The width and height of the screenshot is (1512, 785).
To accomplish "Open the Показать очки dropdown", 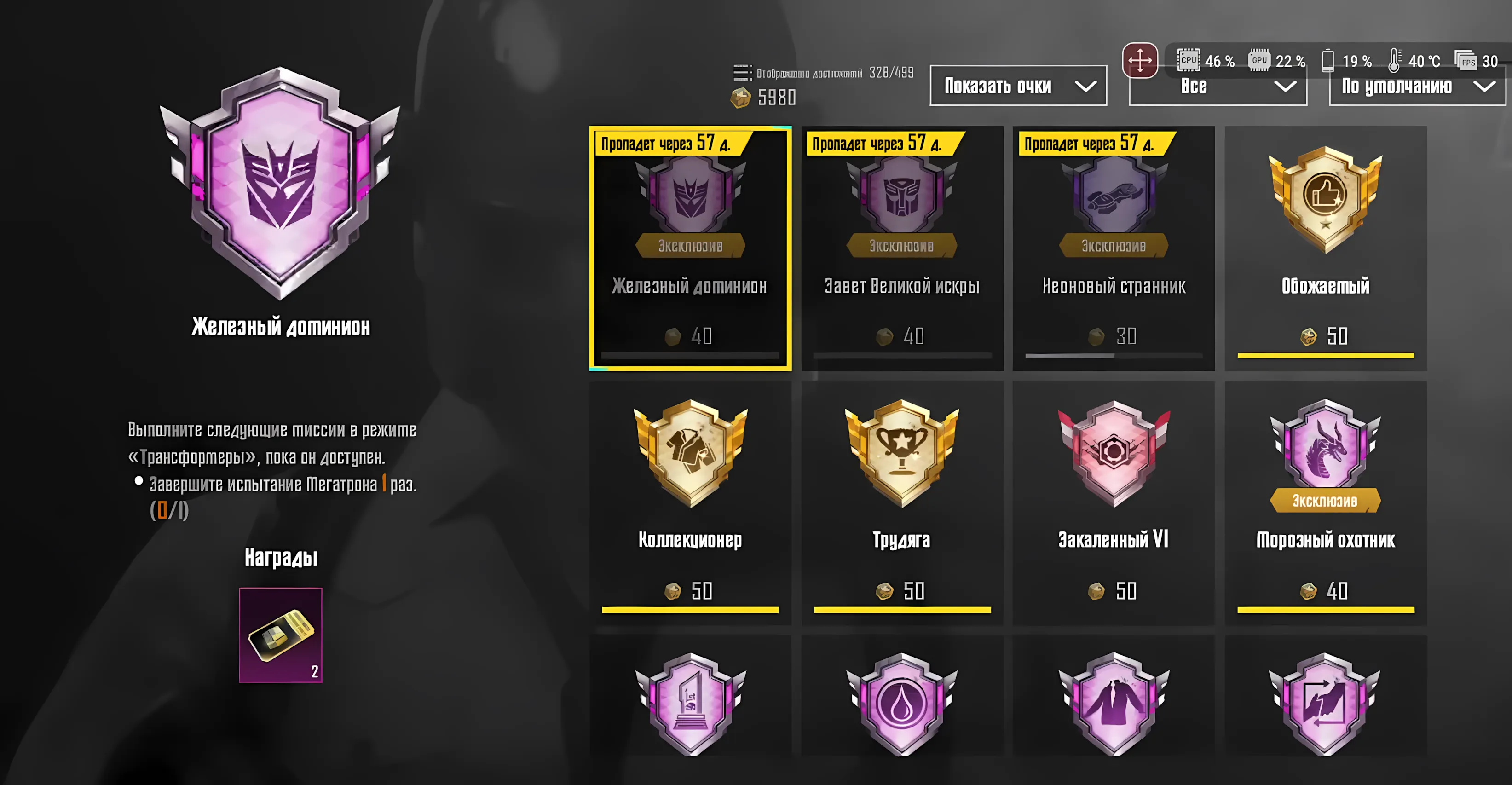I will [1018, 87].
